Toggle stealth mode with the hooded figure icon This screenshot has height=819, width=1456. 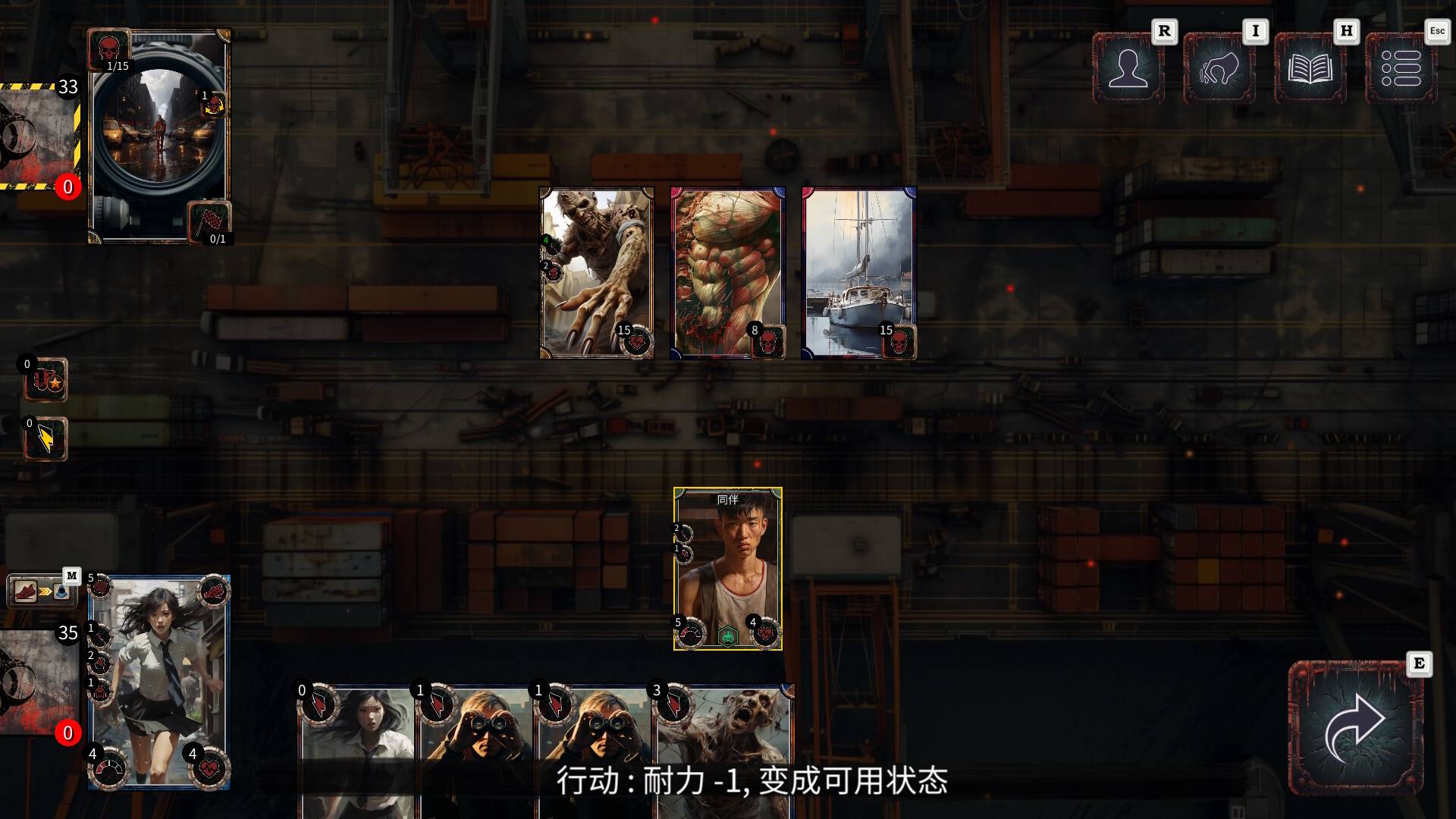(x=61, y=591)
